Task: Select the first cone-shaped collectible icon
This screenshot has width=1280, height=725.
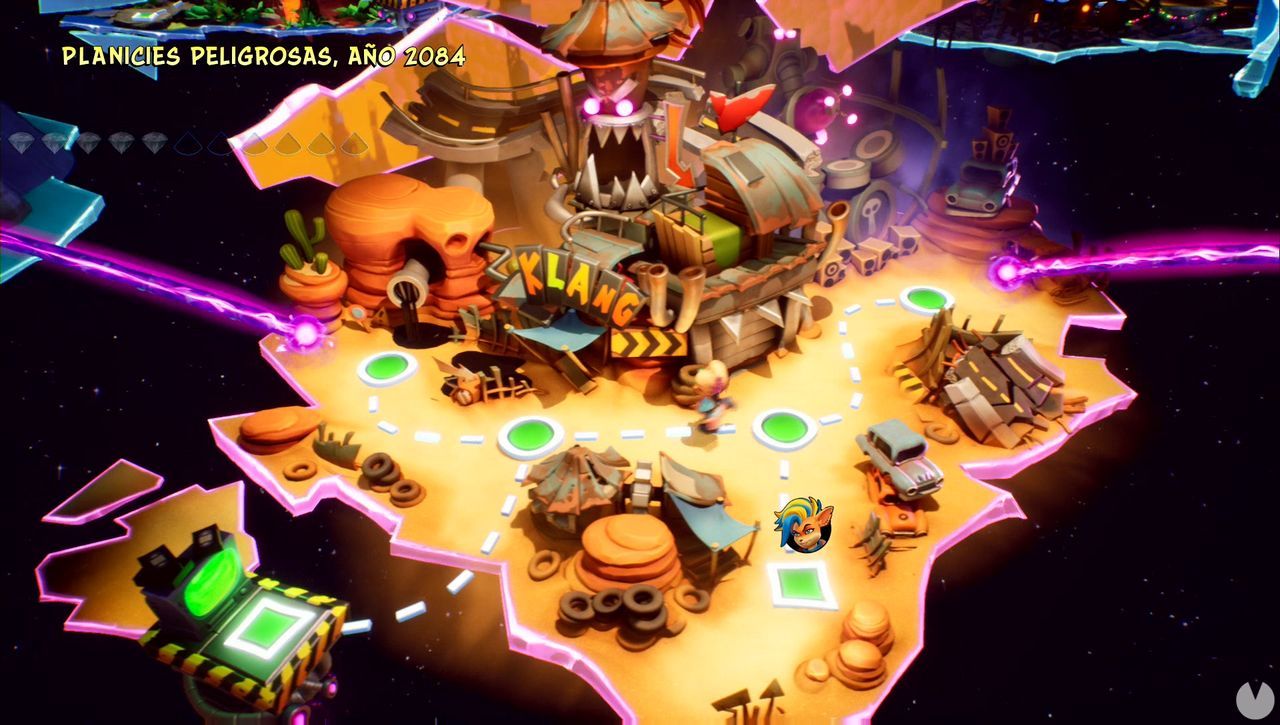Action: pyautogui.click(x=188, y=143)
